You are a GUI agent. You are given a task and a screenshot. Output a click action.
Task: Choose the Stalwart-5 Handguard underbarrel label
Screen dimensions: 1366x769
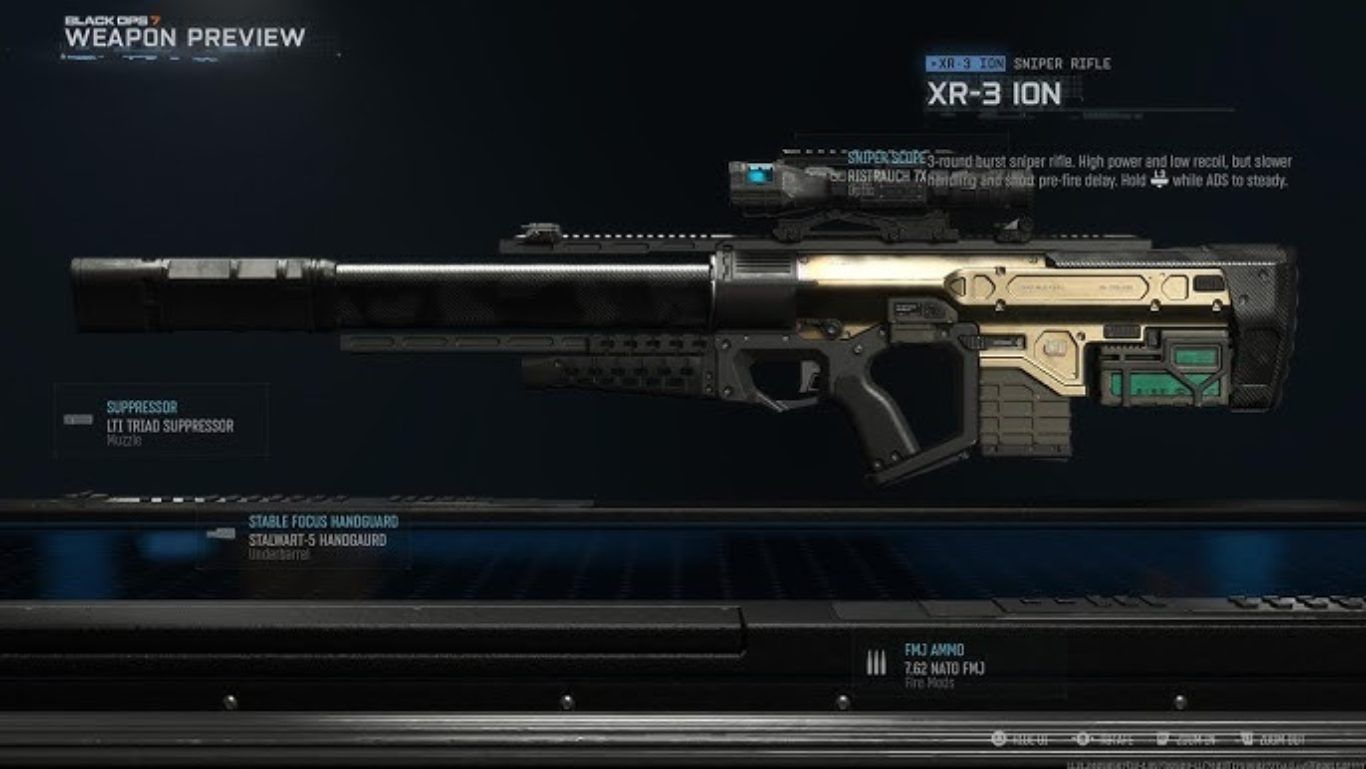(316, 540)
